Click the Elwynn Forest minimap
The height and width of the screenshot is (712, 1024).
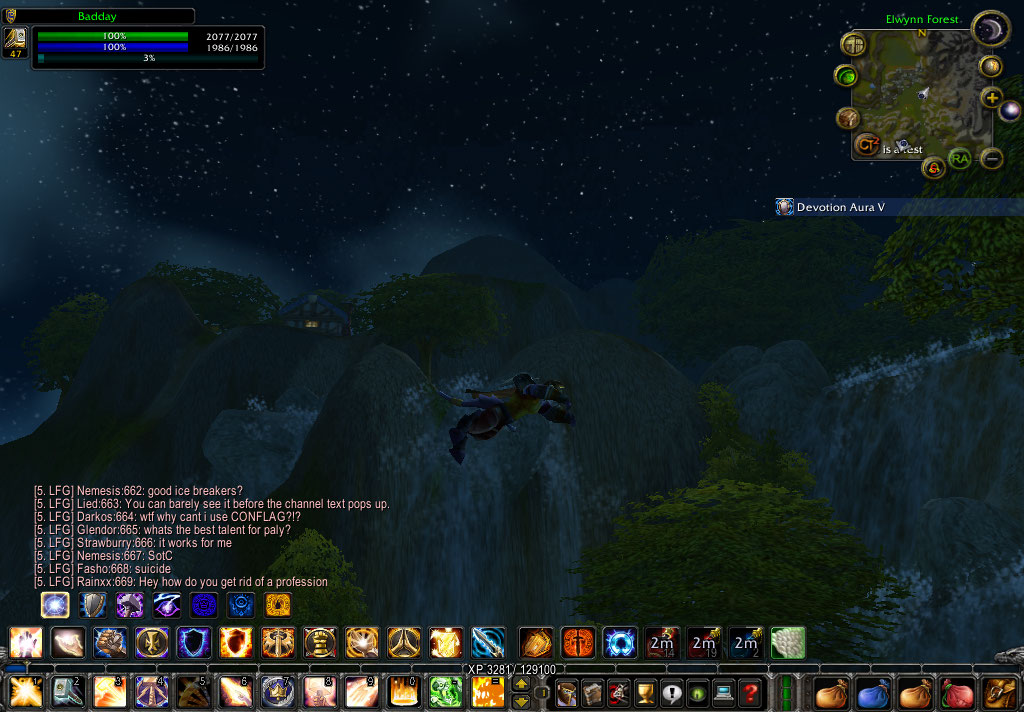click(927, 92)
